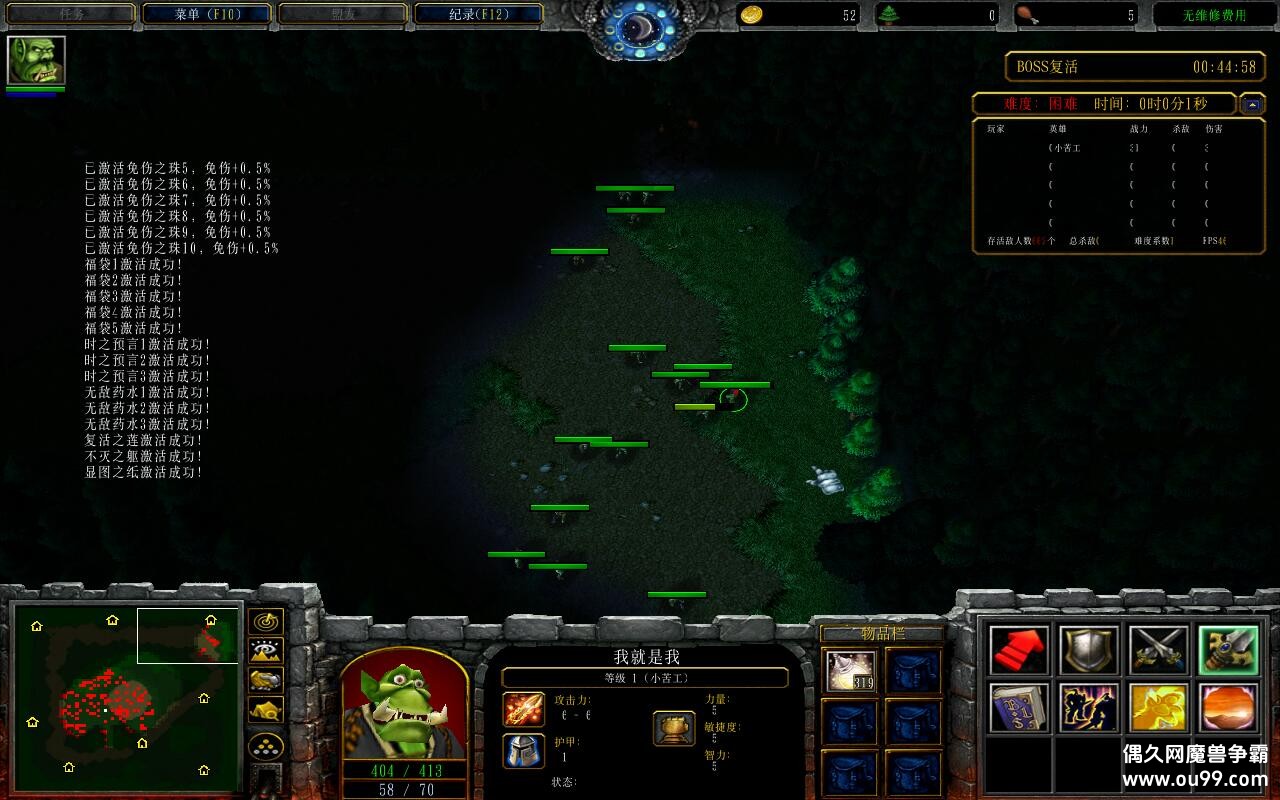This screenshot has height=800, width=1280.
Task: Select the shield stop command
Action: pyautogui.click(x=1089, y=651)
